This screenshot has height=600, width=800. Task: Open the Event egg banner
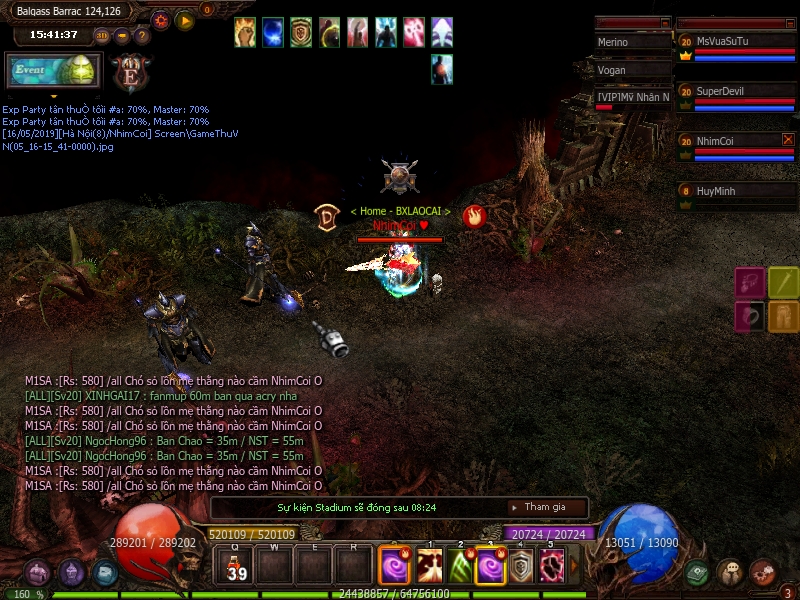pos(53,71)
